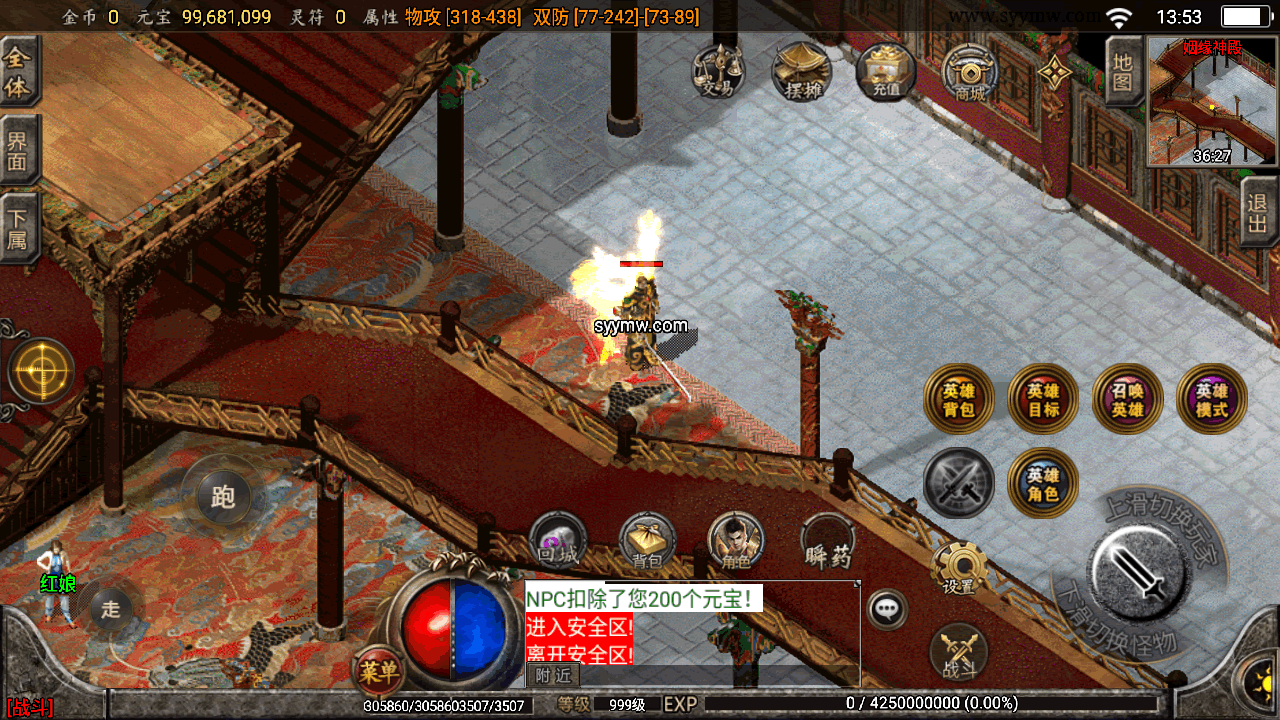Click the 退出 exit button

[1258, 212]
